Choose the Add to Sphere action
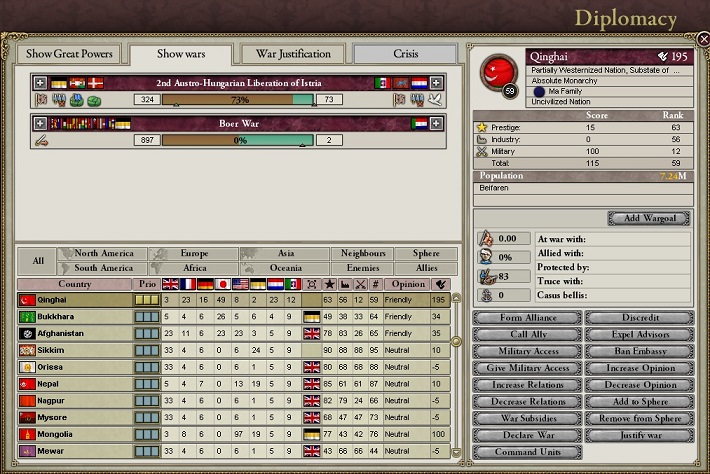 pyautogui.click(x=639, y=401)
